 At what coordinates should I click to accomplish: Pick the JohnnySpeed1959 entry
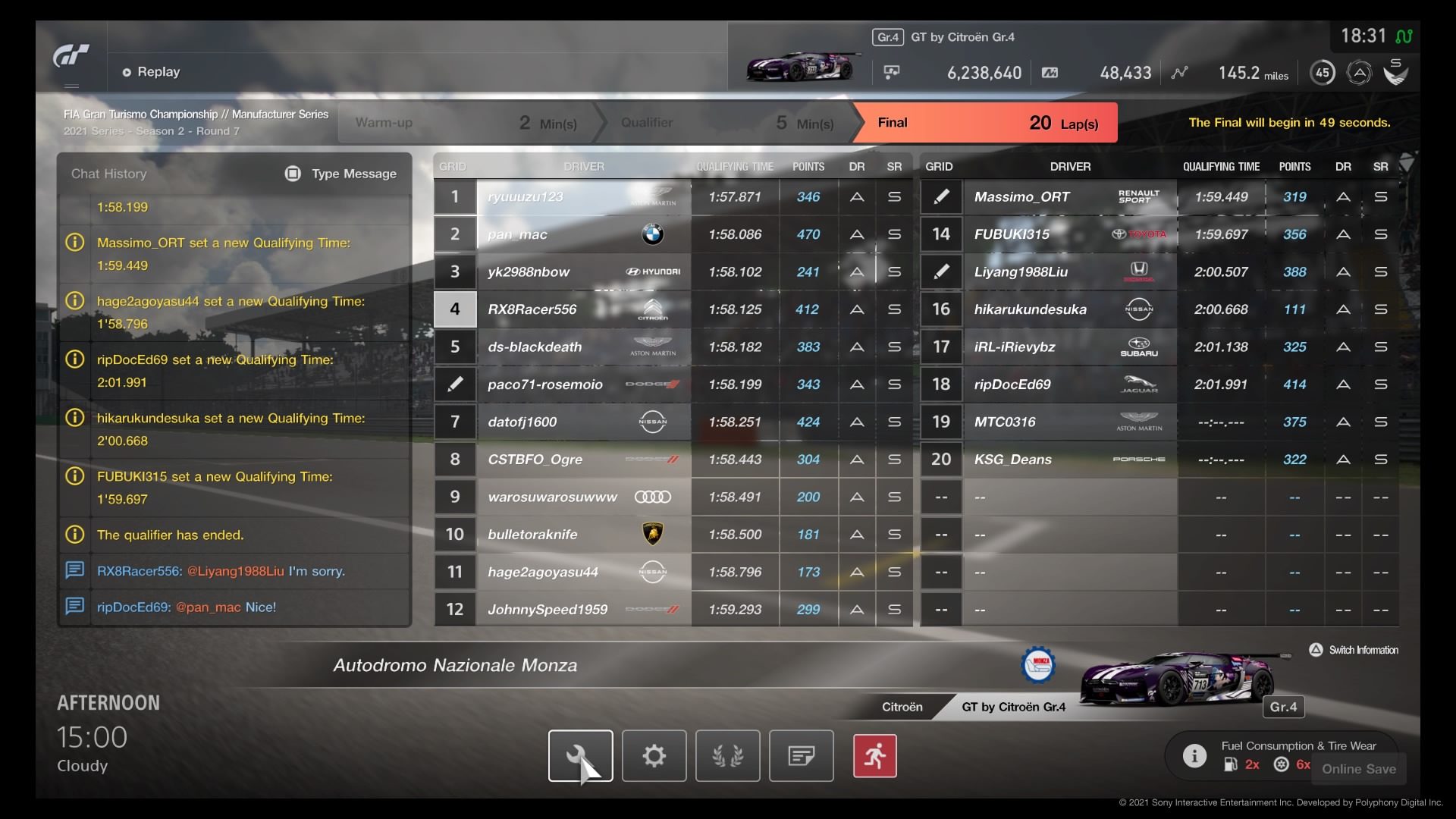[584, 609]
